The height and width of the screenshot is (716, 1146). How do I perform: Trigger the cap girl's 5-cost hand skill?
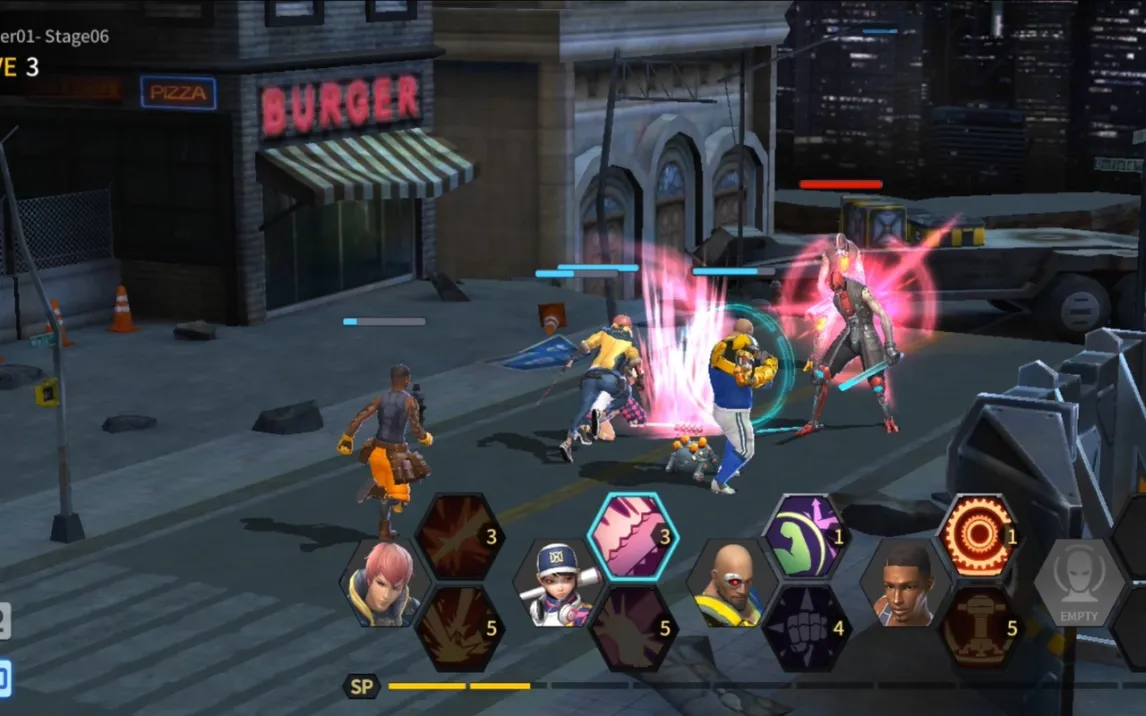[632, 628]
